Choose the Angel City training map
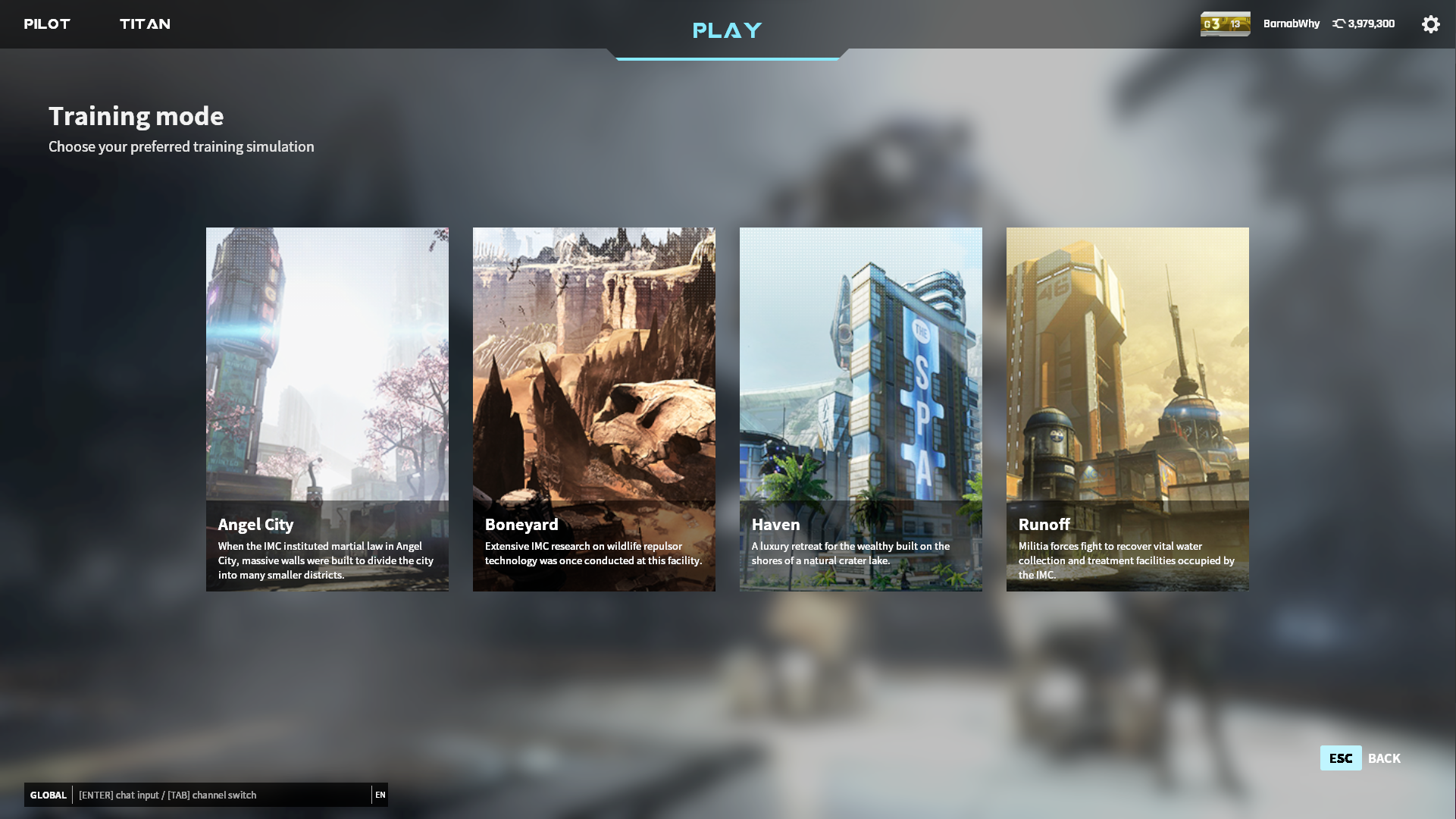 point(327,409)
